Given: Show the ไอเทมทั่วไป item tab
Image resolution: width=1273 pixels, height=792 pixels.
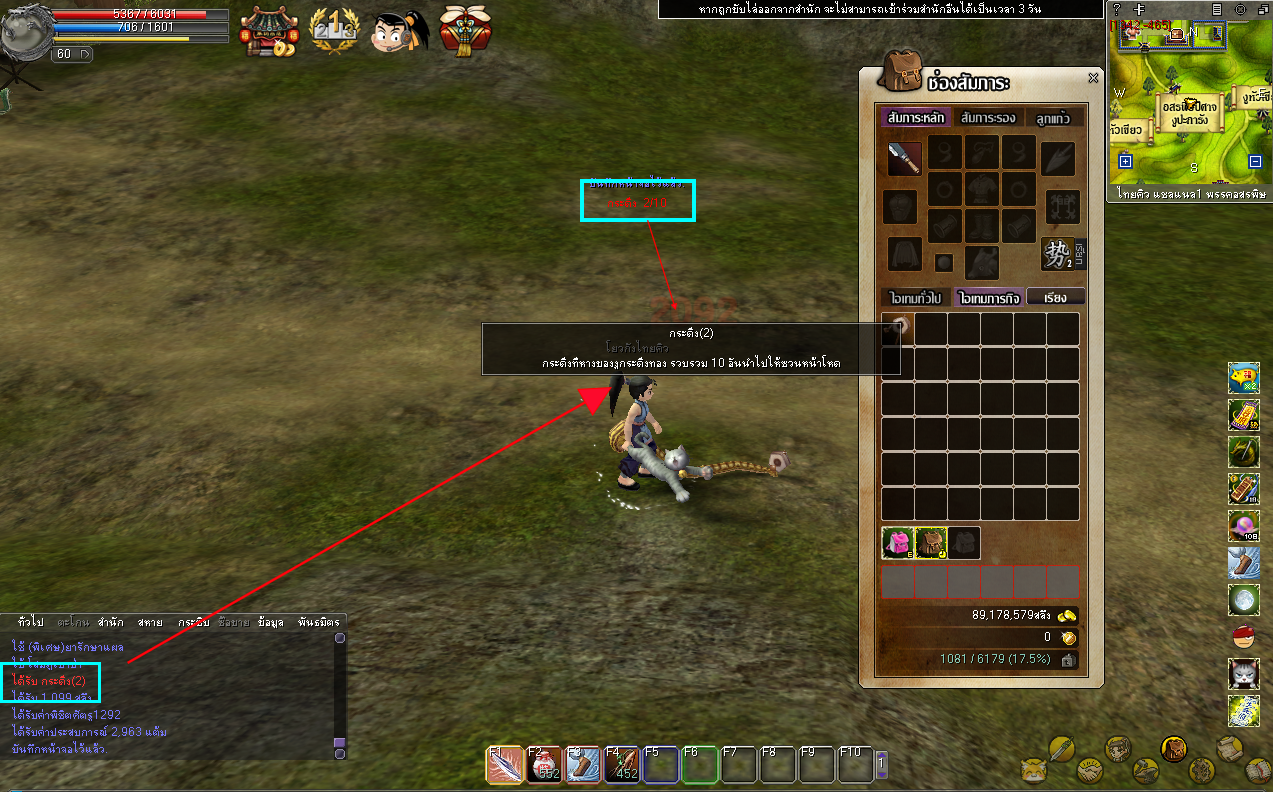Looking at the screenshot, I should click(x=915, y=298).
